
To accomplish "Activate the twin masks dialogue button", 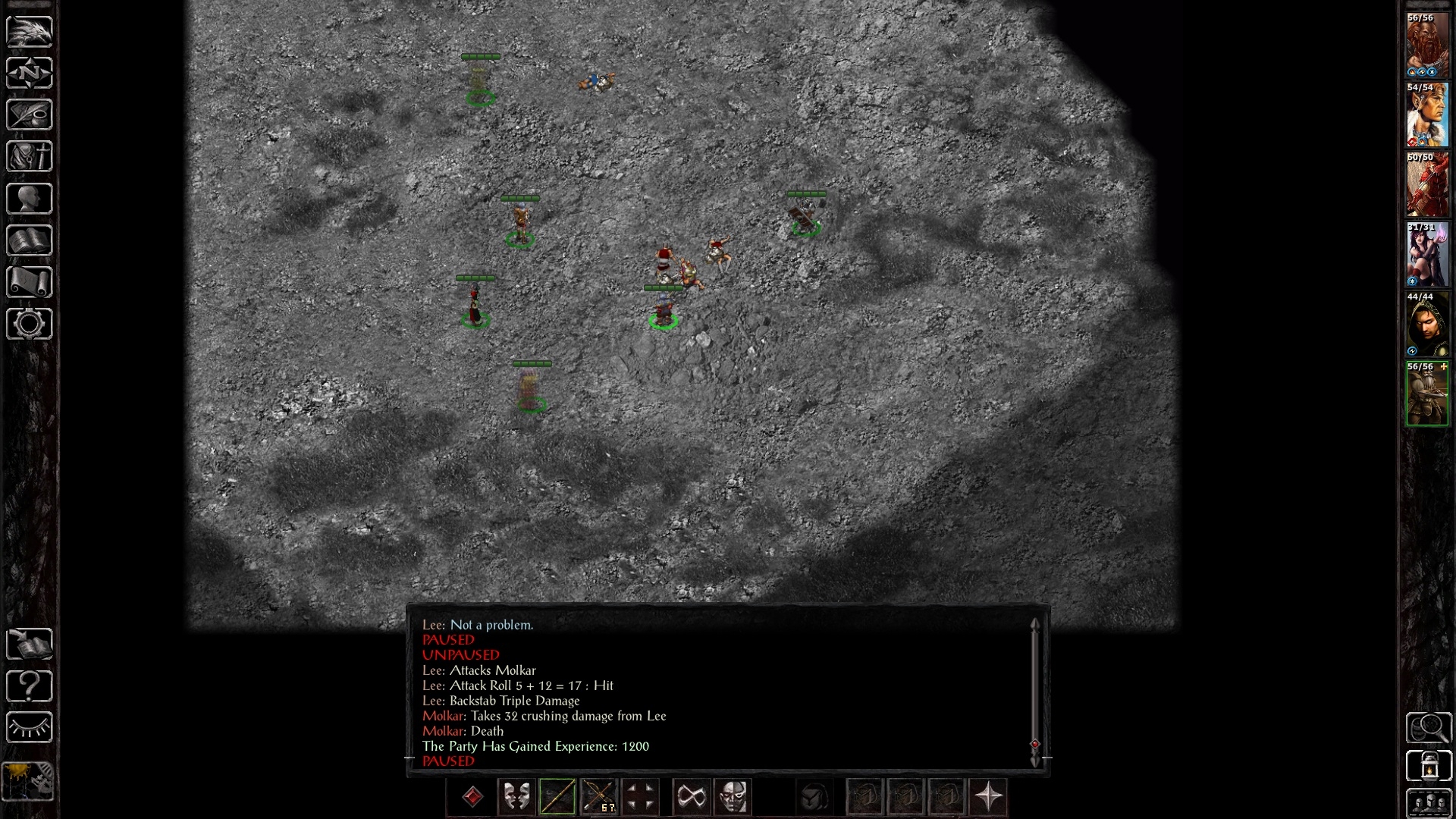I will click(x=516, y=797).
